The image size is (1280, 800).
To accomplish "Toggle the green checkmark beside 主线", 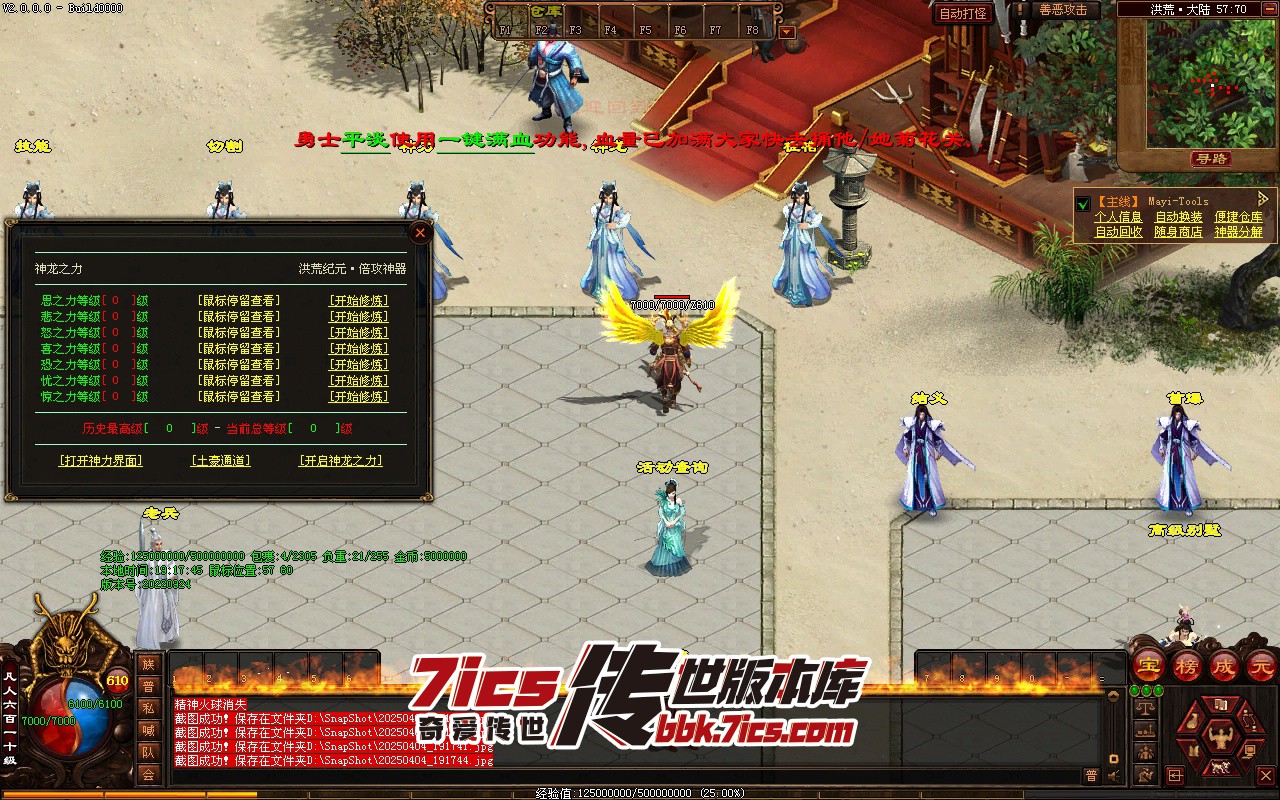I will tap(1082, 204).
